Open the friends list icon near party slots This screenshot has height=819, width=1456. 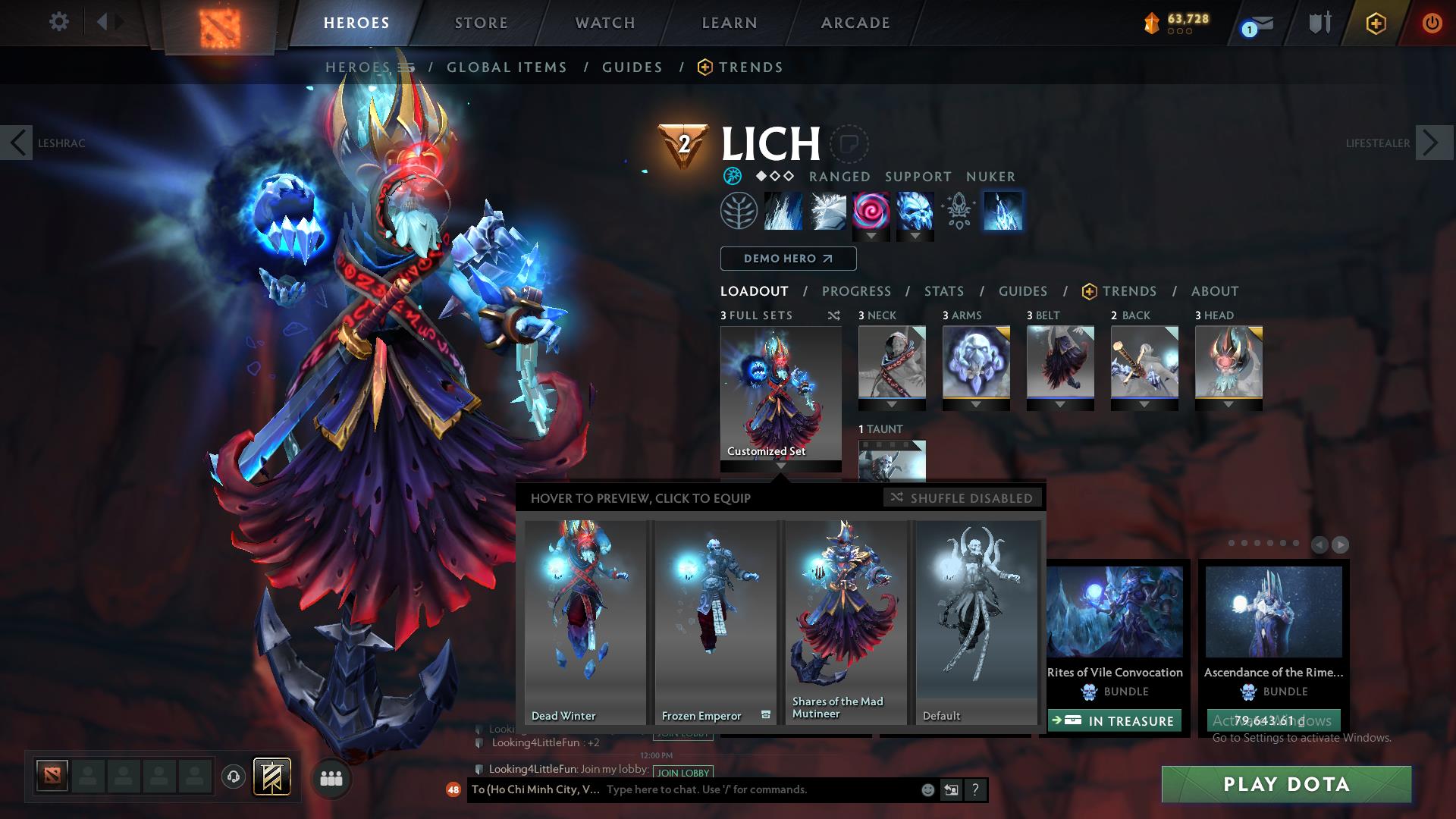pos(331,778)
